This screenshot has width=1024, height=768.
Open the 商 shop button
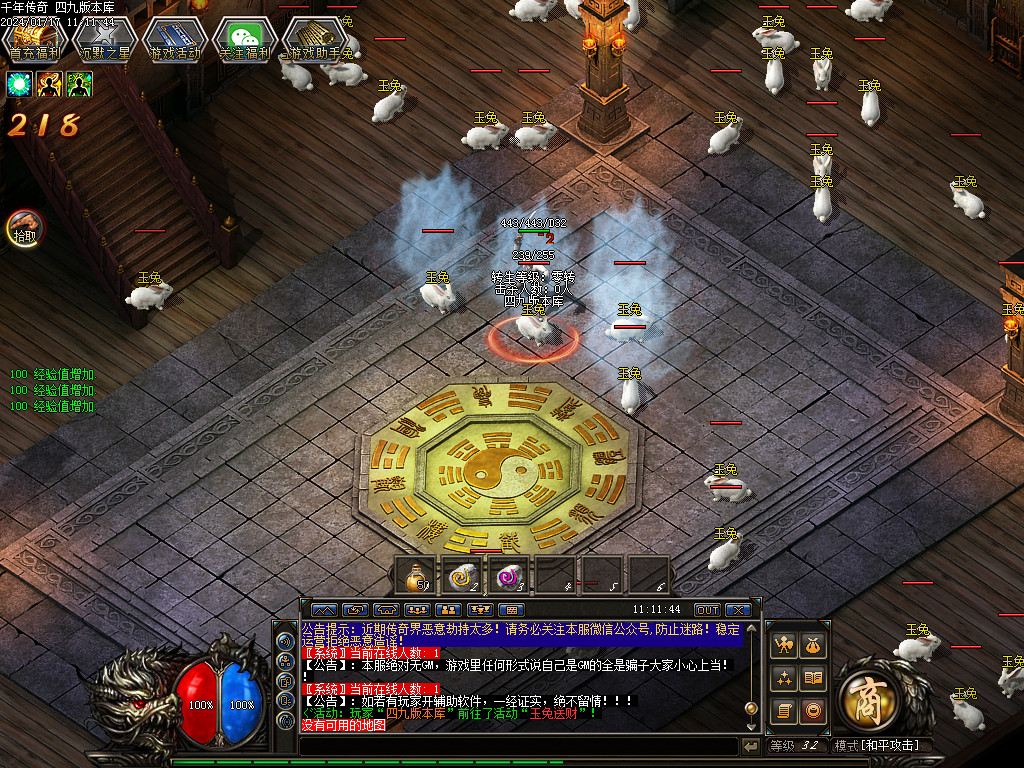(867, 694)
